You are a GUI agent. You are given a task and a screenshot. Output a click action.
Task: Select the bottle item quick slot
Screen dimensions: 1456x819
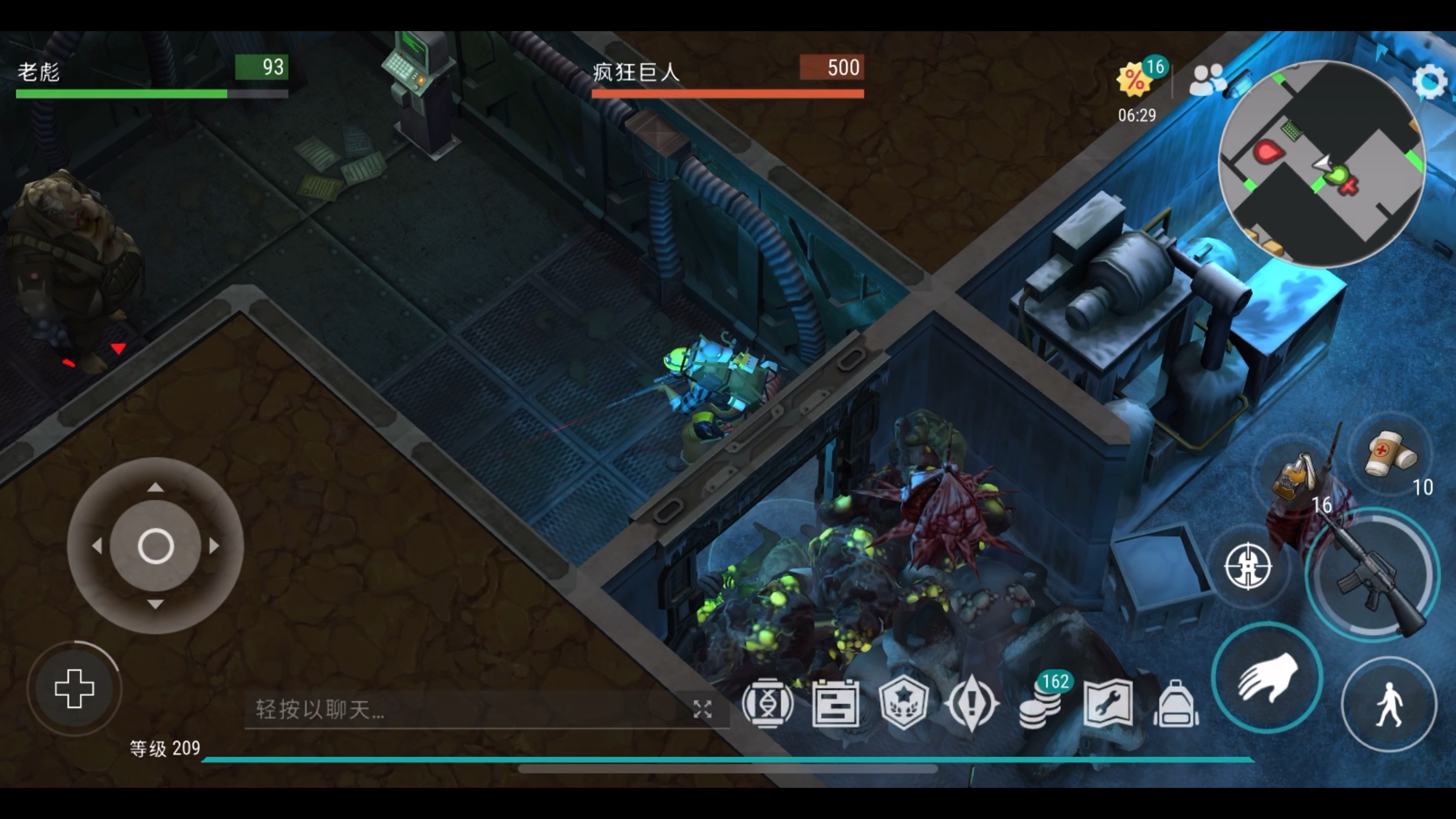coord(1293,478)
